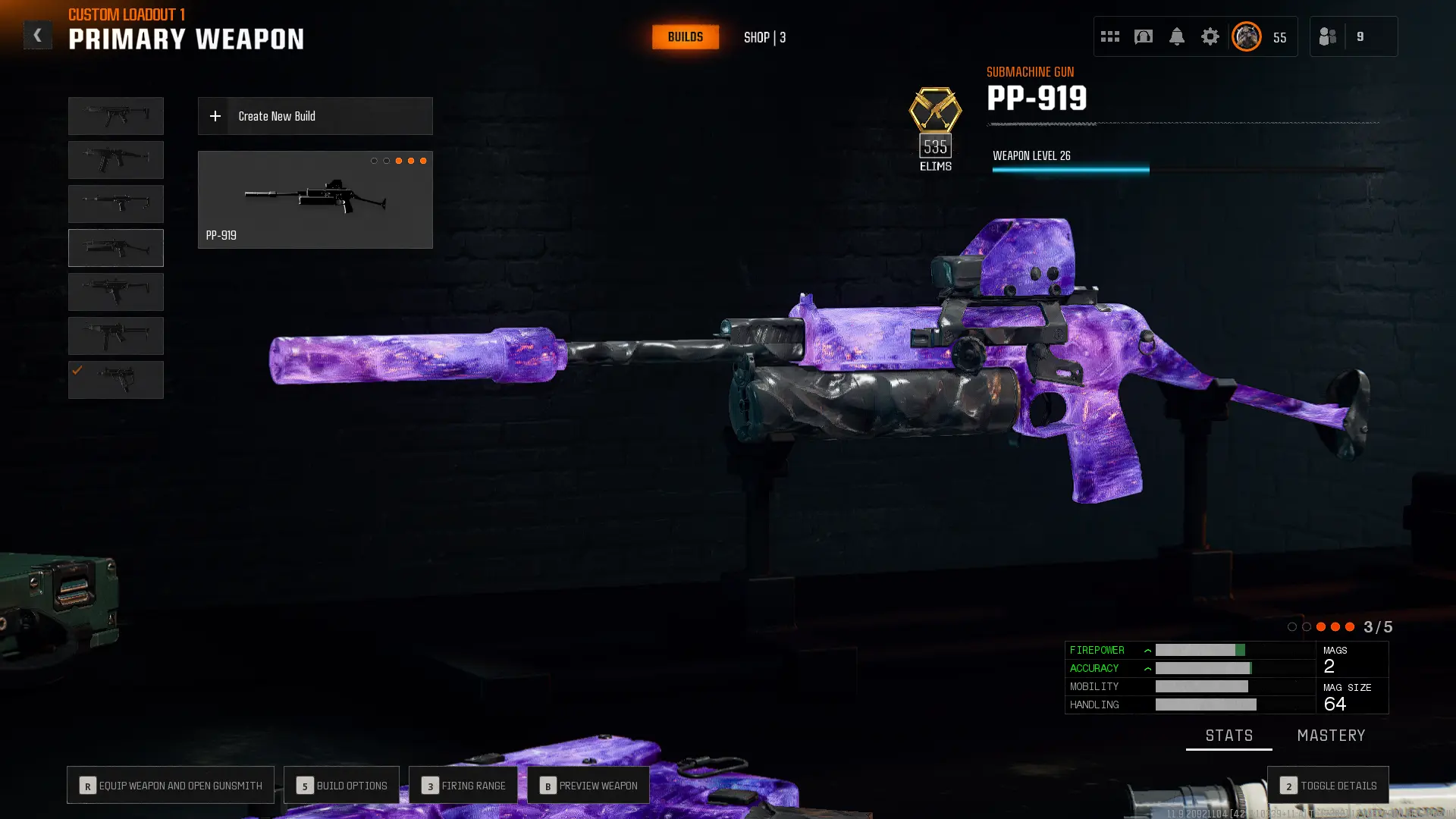Open settings with gear icon
The image size is (1456, 819).
1210,36
